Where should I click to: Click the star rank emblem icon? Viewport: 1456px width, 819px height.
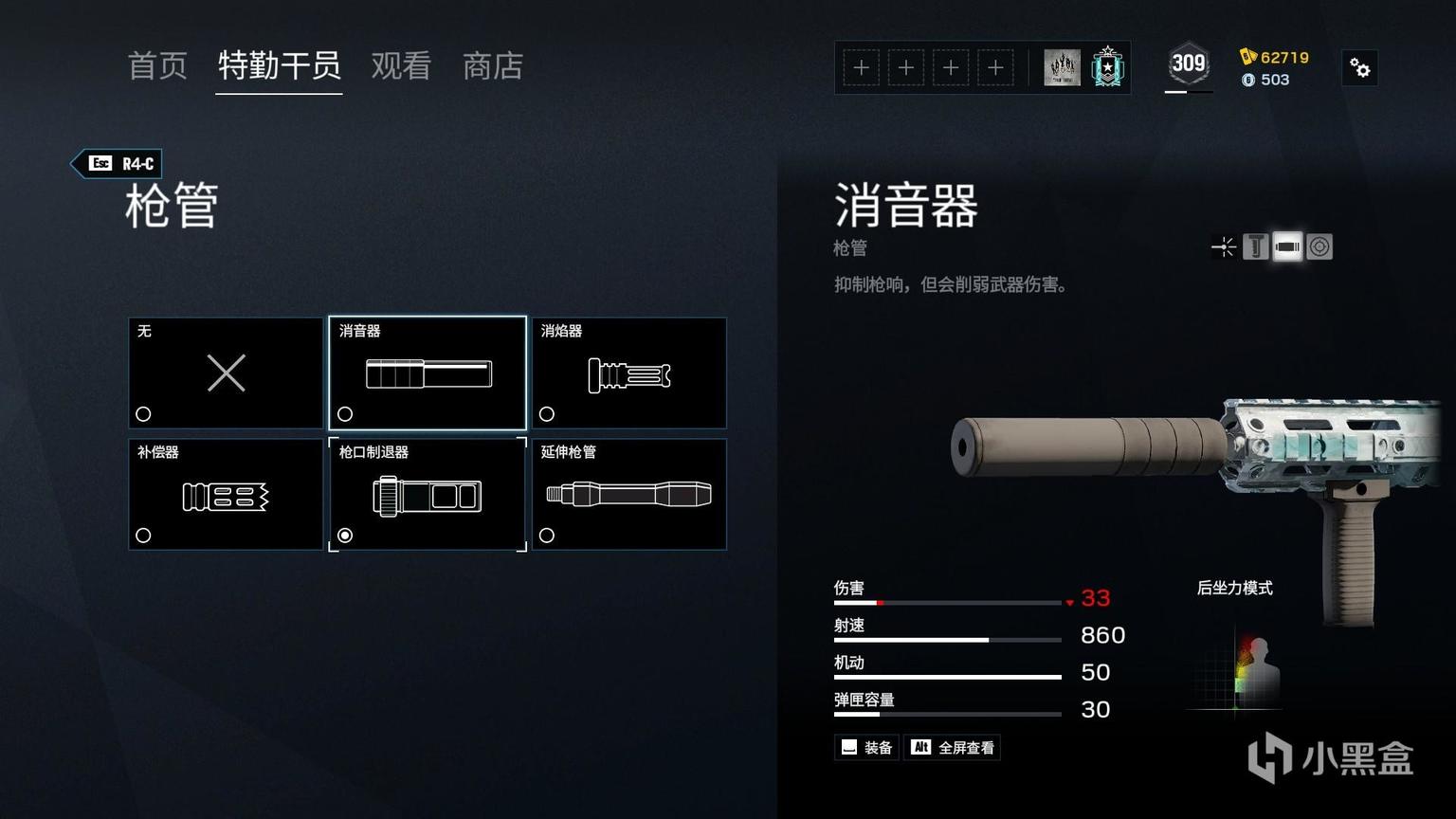[1107, 67]
